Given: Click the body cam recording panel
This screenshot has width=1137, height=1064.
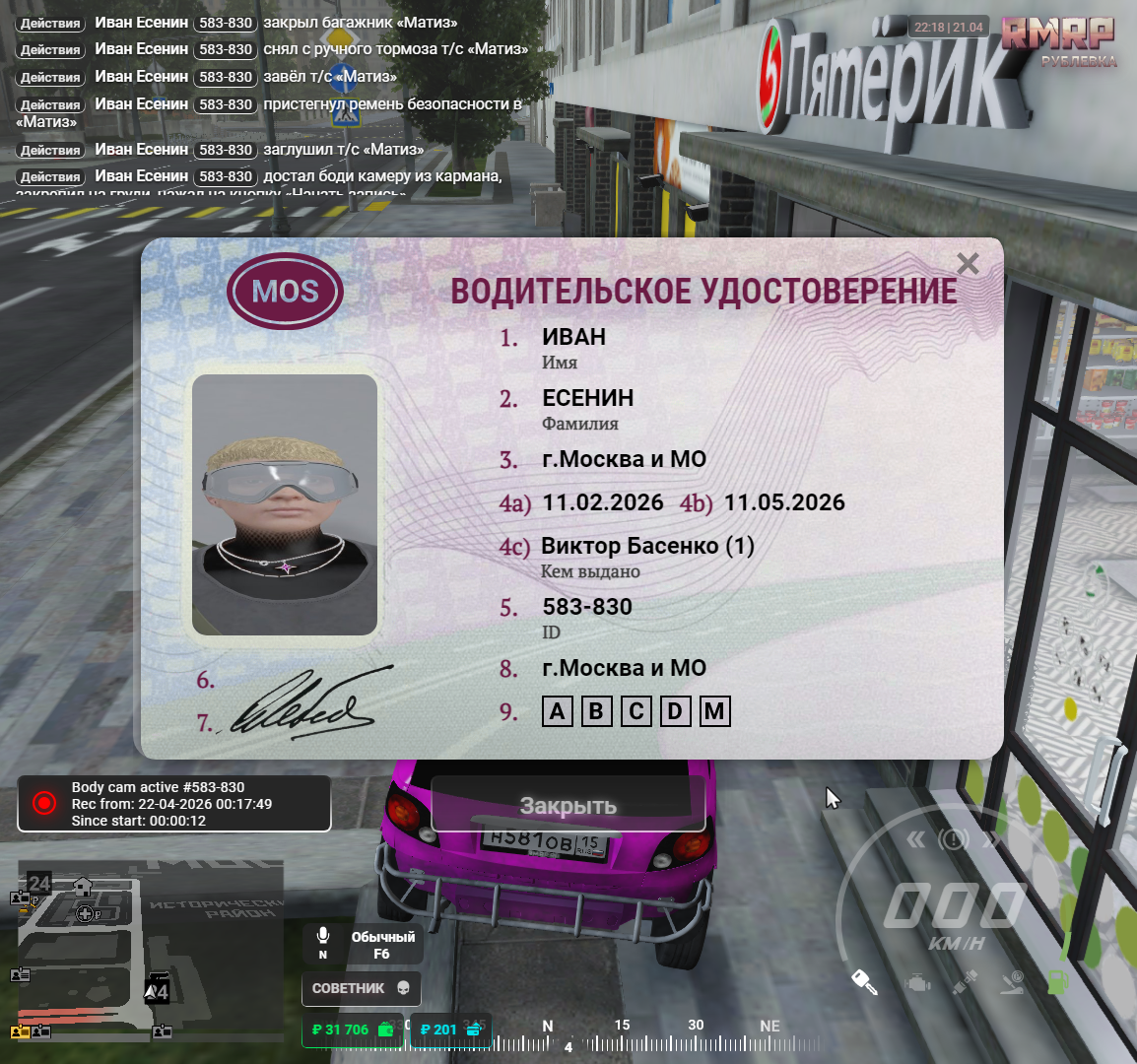Looking at the screenshot, I should pos(174,804).
